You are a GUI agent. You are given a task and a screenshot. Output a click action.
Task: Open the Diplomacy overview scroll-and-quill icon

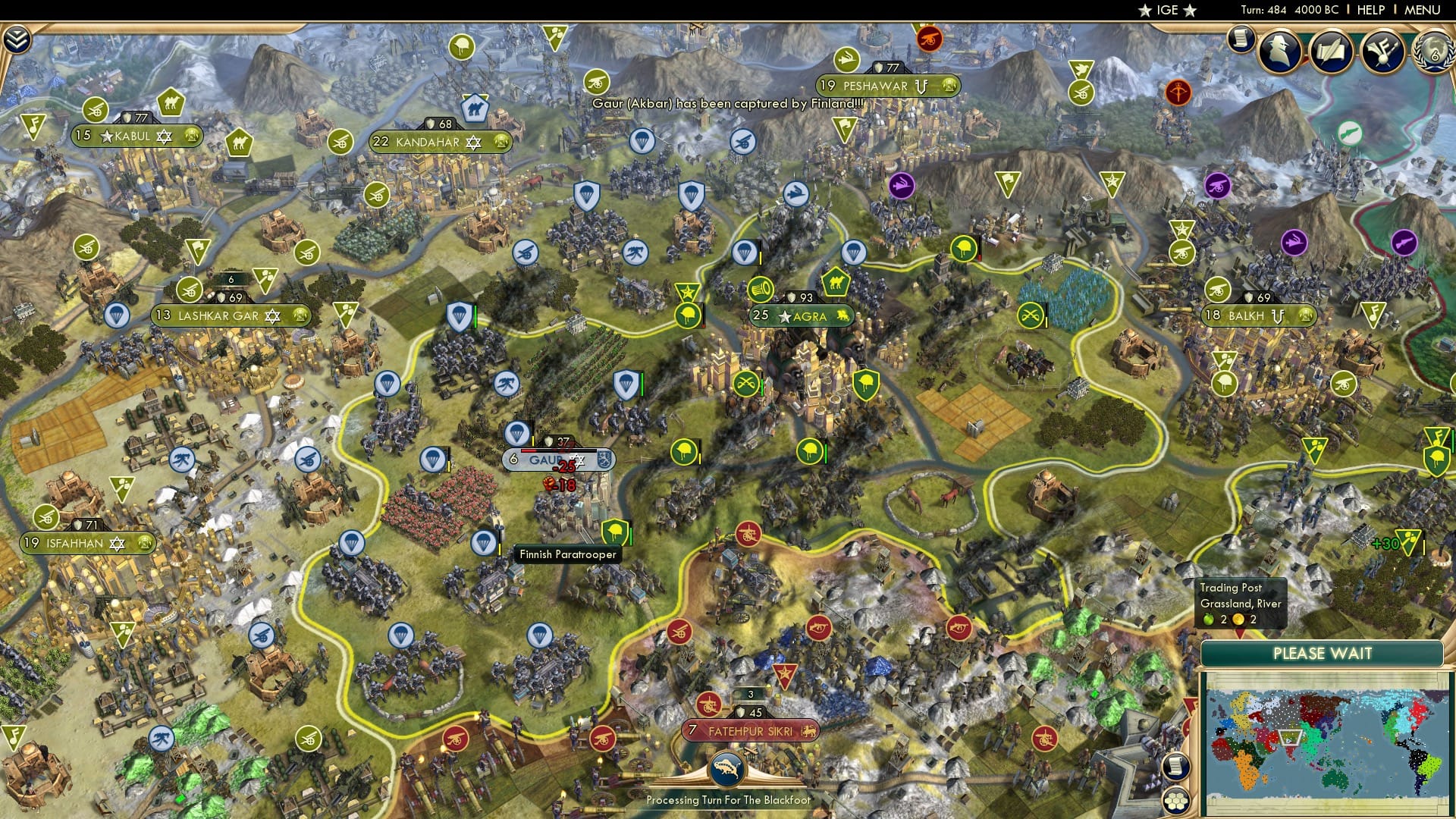(1332, 51)
